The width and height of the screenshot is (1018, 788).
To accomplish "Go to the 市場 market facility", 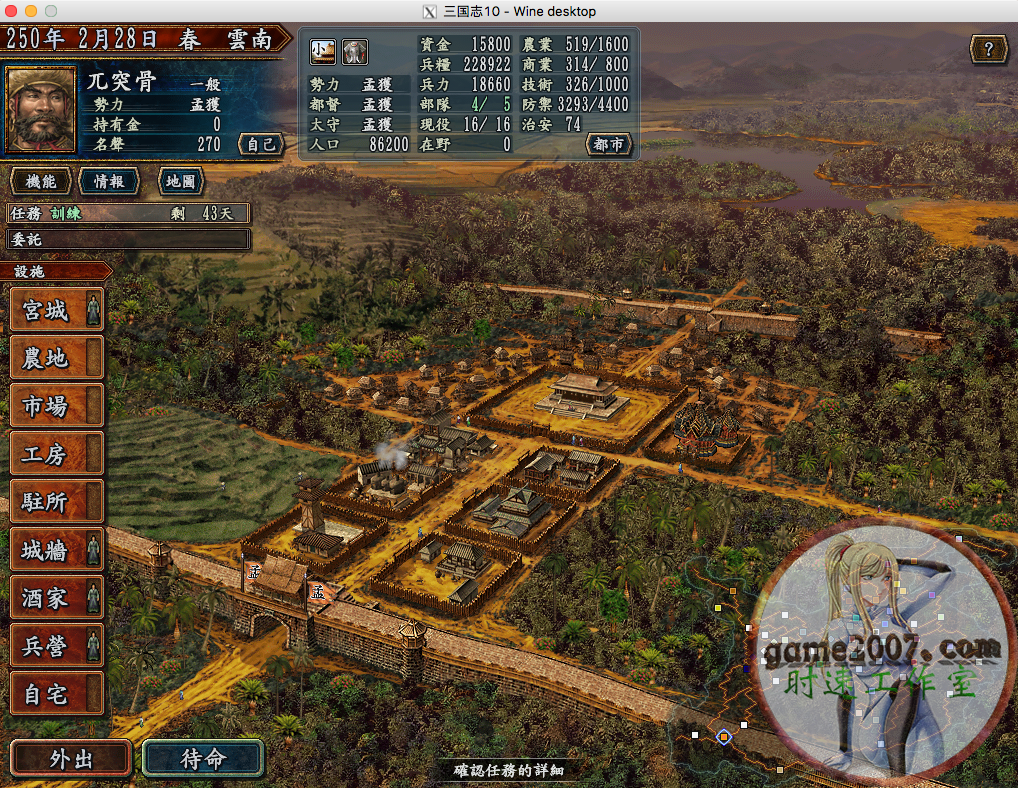I will click(x=57, y=405).
